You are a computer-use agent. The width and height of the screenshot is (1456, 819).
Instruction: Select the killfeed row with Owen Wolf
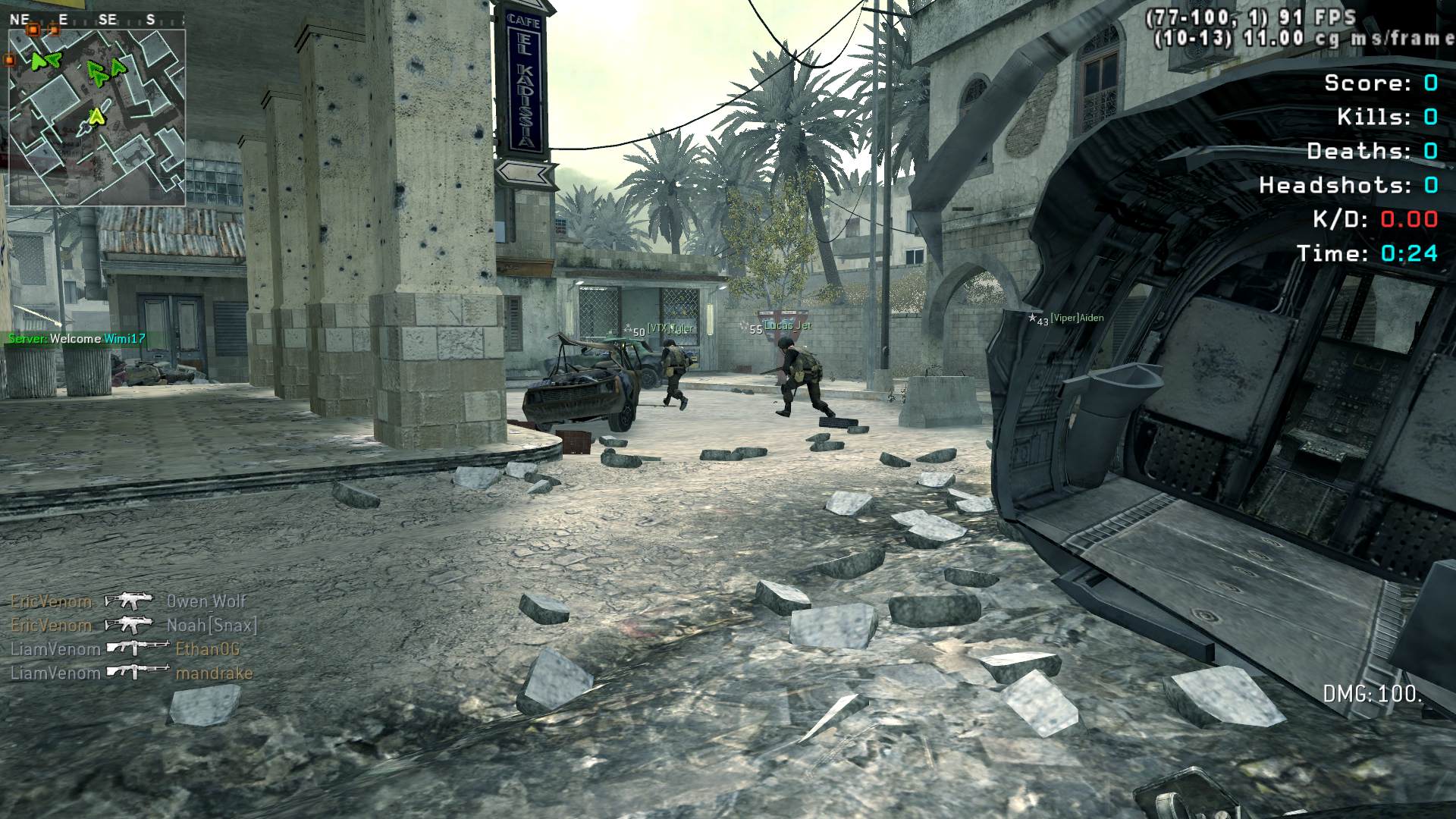click(x=129, y=601)
